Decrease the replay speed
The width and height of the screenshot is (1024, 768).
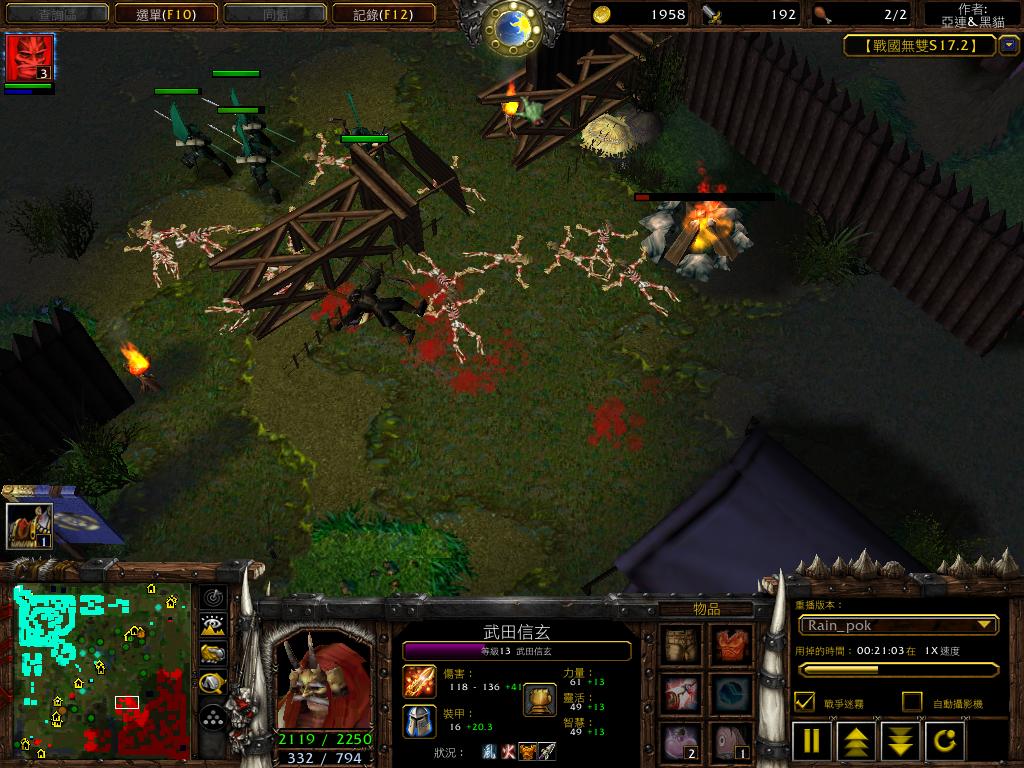(901, 741)
